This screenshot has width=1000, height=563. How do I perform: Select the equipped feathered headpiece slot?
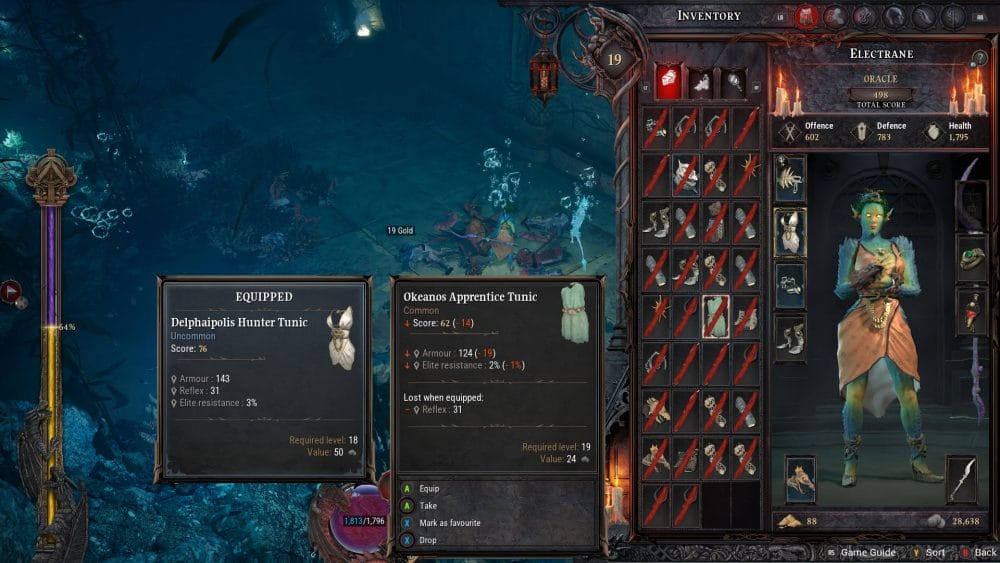point(790,177)
